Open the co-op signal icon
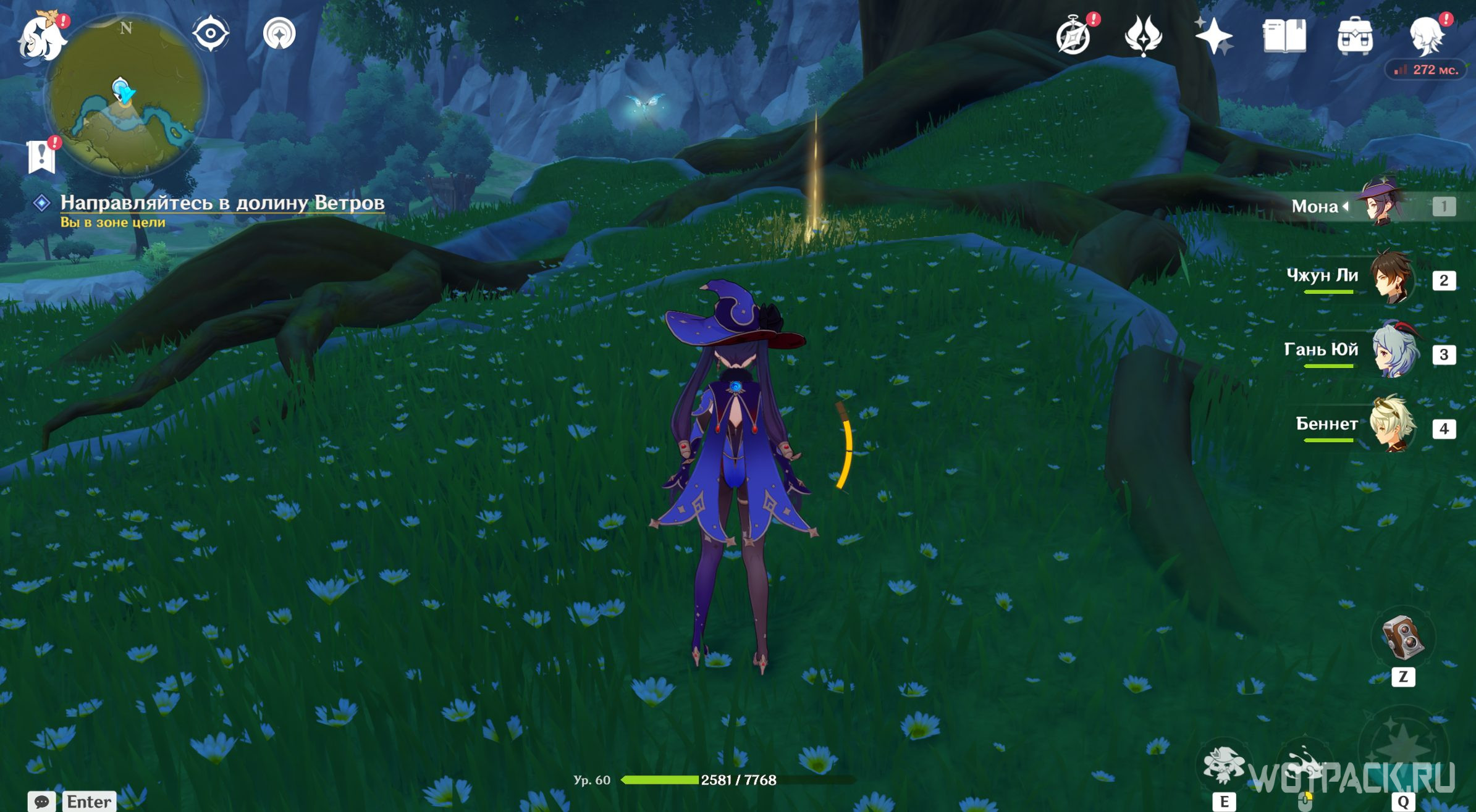 click(279, 33)
